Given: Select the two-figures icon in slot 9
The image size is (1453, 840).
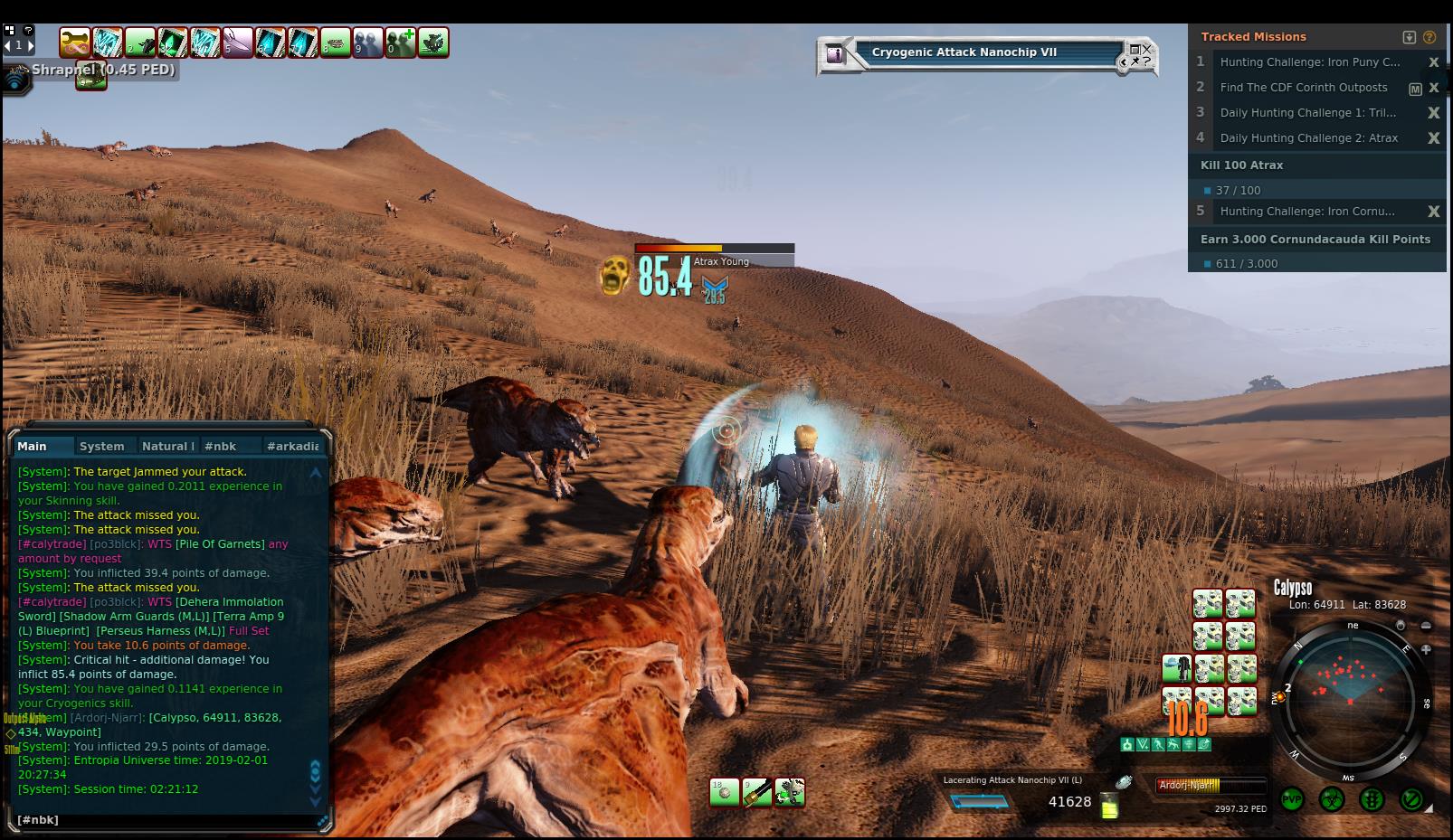Looking at the screenshot, I should coord(368,42).
